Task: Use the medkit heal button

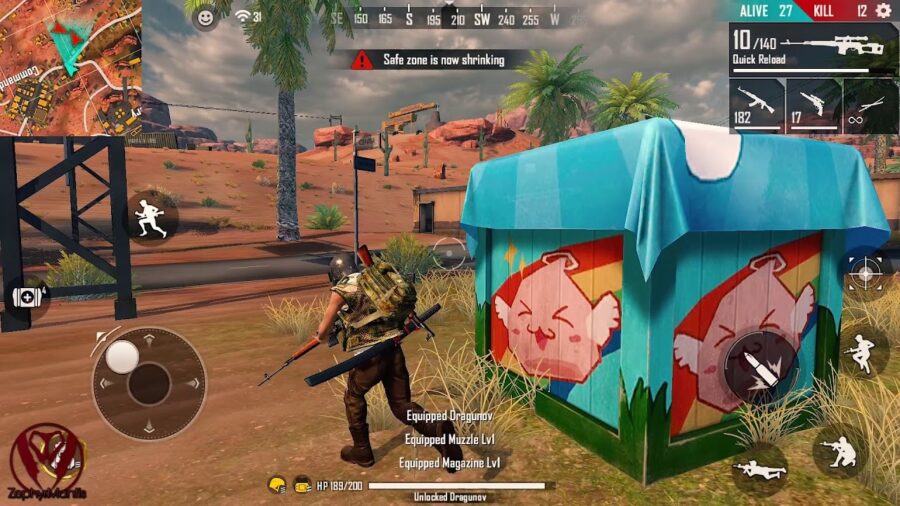Action: click(x=27, y=297)
